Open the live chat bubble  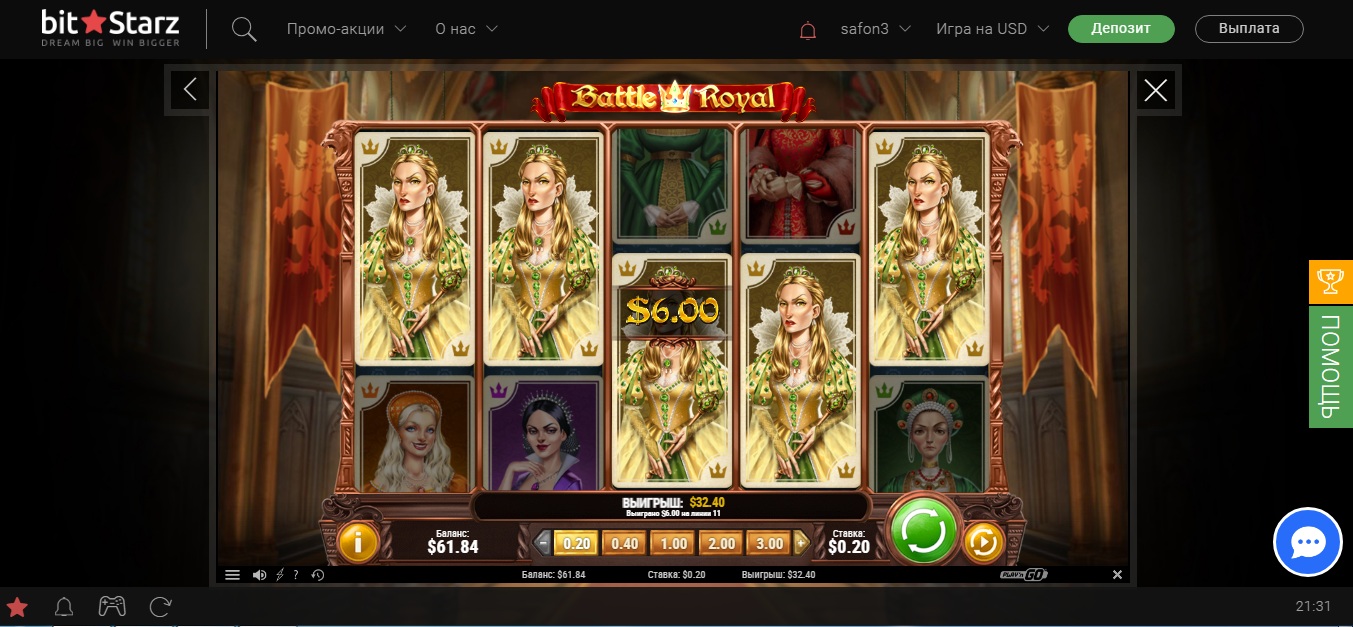(1307, 542)
